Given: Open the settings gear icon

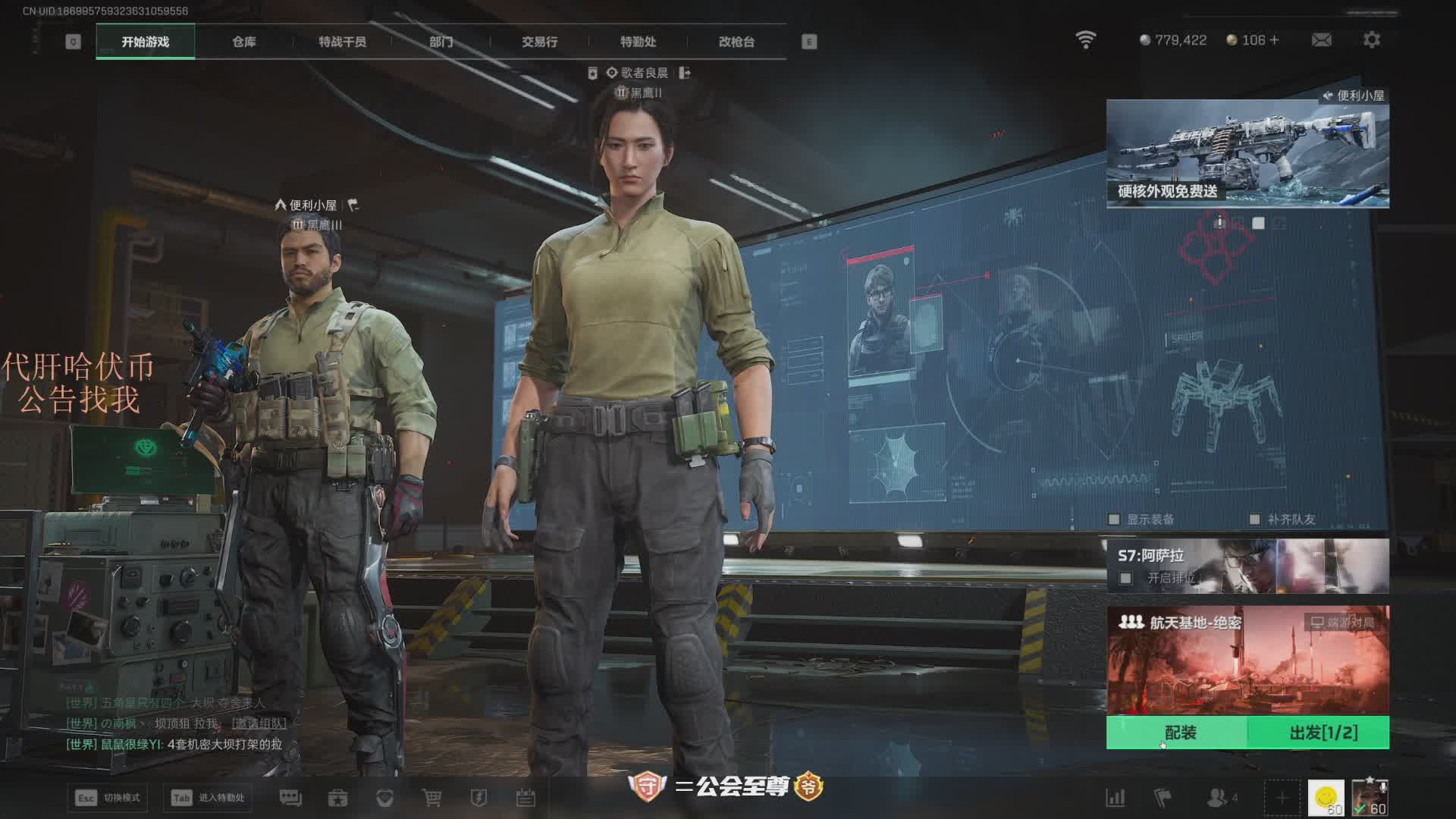Looking at the screenshot, I should 1371,40.
